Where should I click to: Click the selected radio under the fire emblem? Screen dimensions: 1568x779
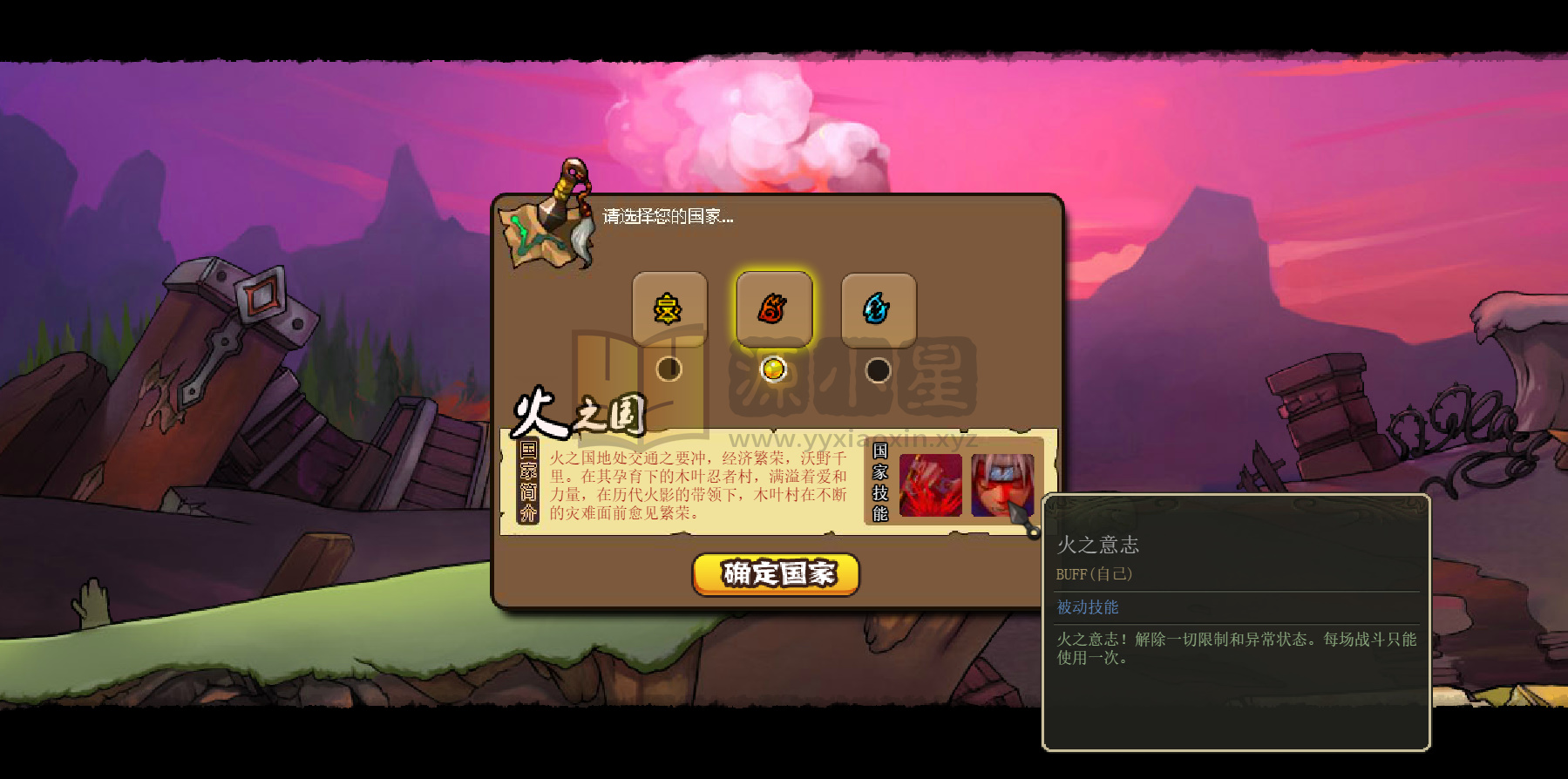774,369
